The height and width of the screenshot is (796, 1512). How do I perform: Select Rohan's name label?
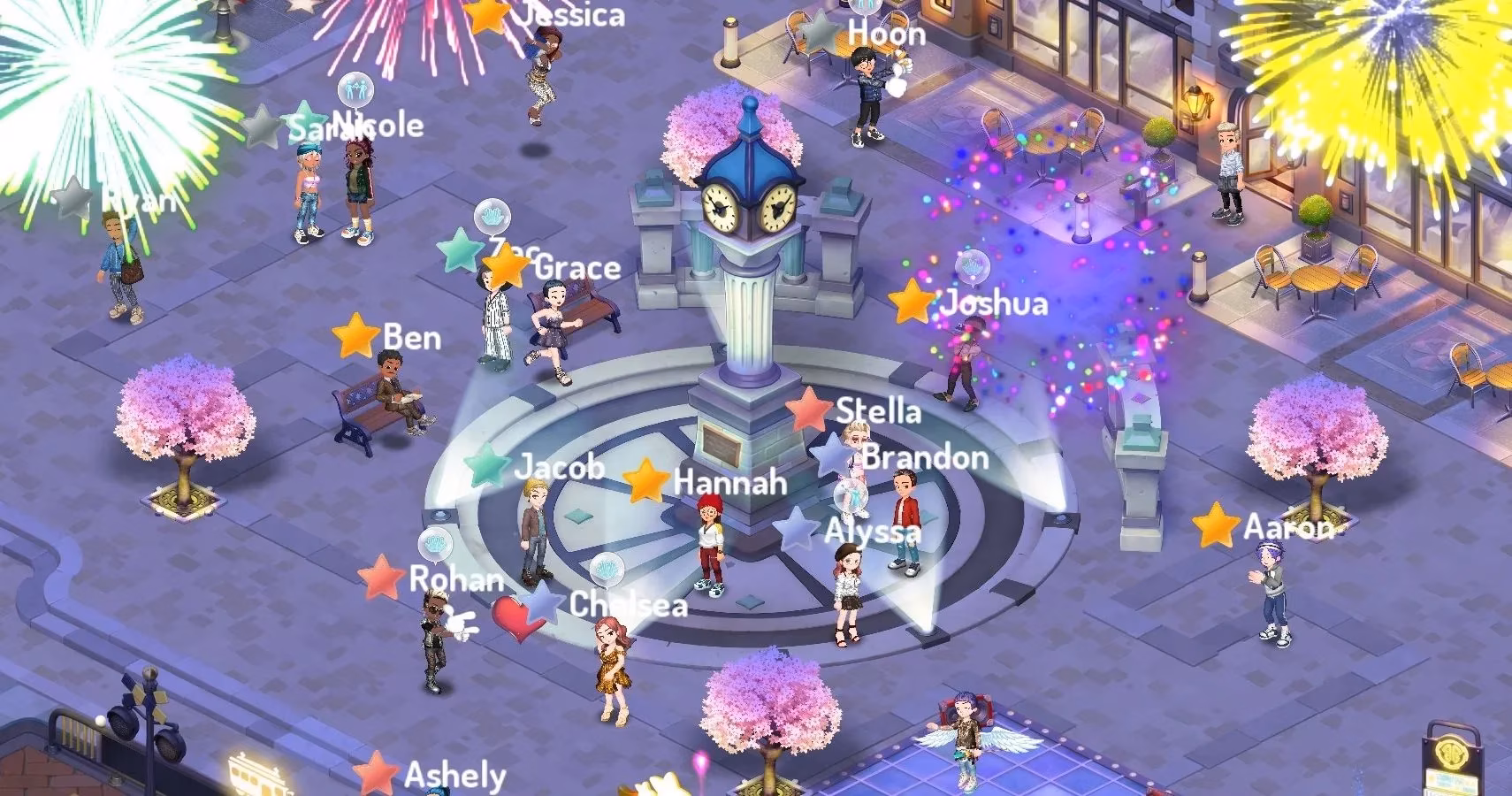click(x=456, y=579)
